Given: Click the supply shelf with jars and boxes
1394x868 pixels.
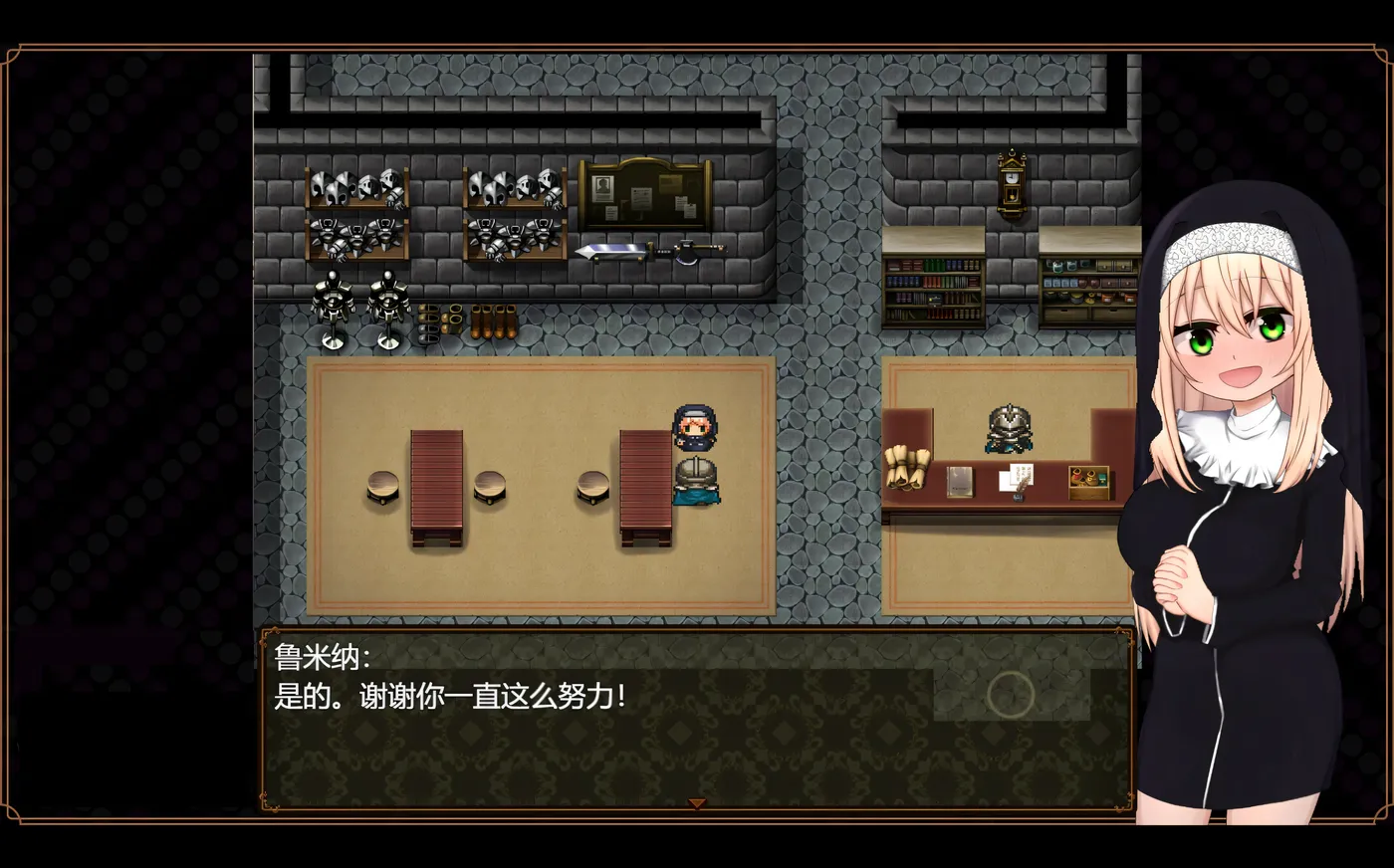Looking at the screenshot, I should coord(1090,289).
